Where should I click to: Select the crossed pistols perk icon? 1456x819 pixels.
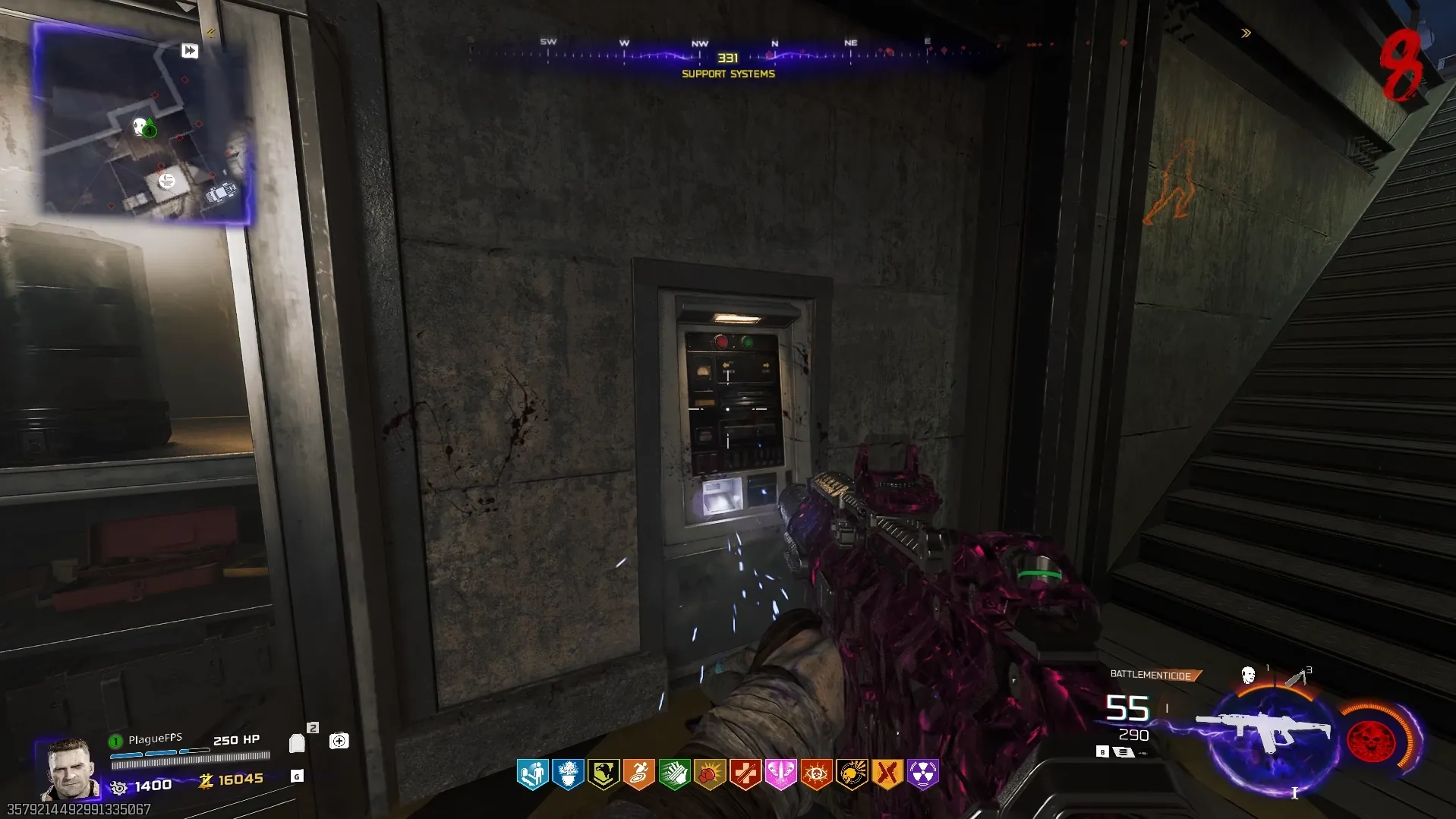[887, 774]
